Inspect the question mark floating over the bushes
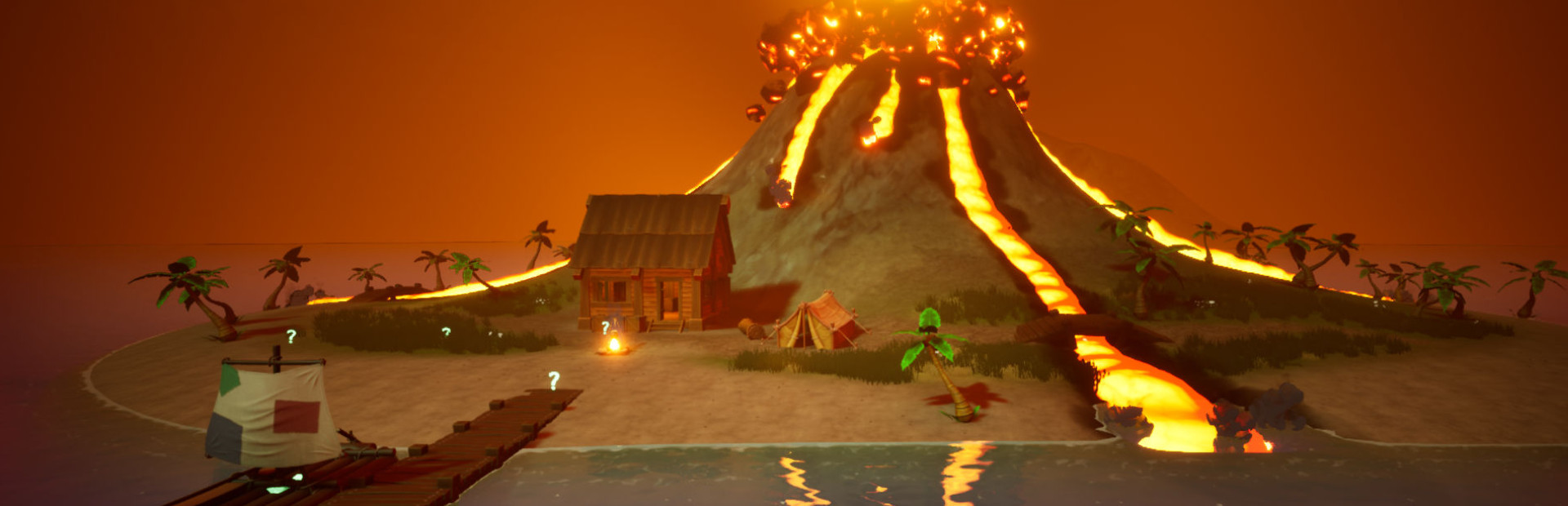 [446, 331]
